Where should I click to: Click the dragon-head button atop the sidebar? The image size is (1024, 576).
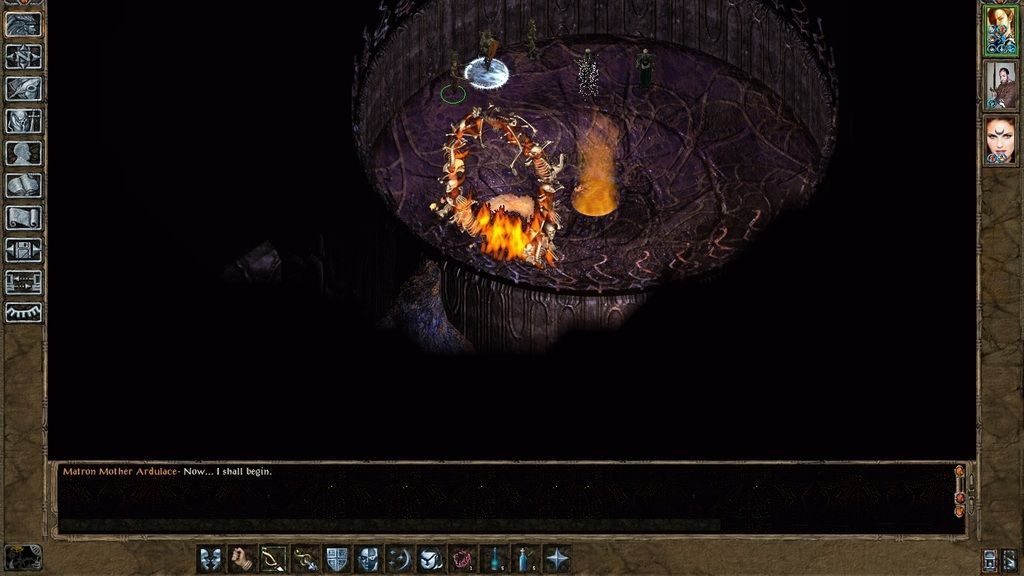click(23, 24)
